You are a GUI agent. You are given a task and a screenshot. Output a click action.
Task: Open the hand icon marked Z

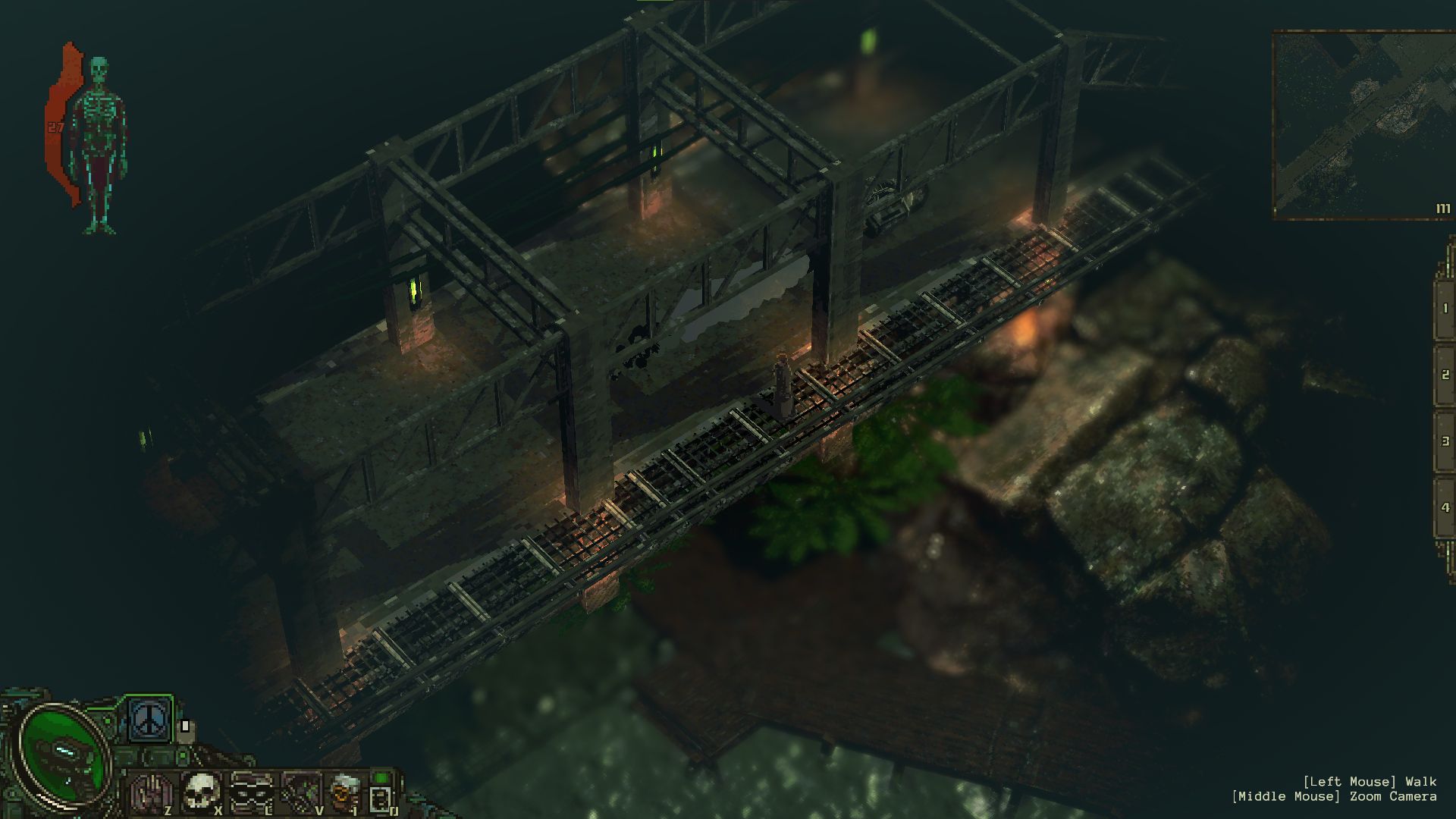[x=150, y=793]
